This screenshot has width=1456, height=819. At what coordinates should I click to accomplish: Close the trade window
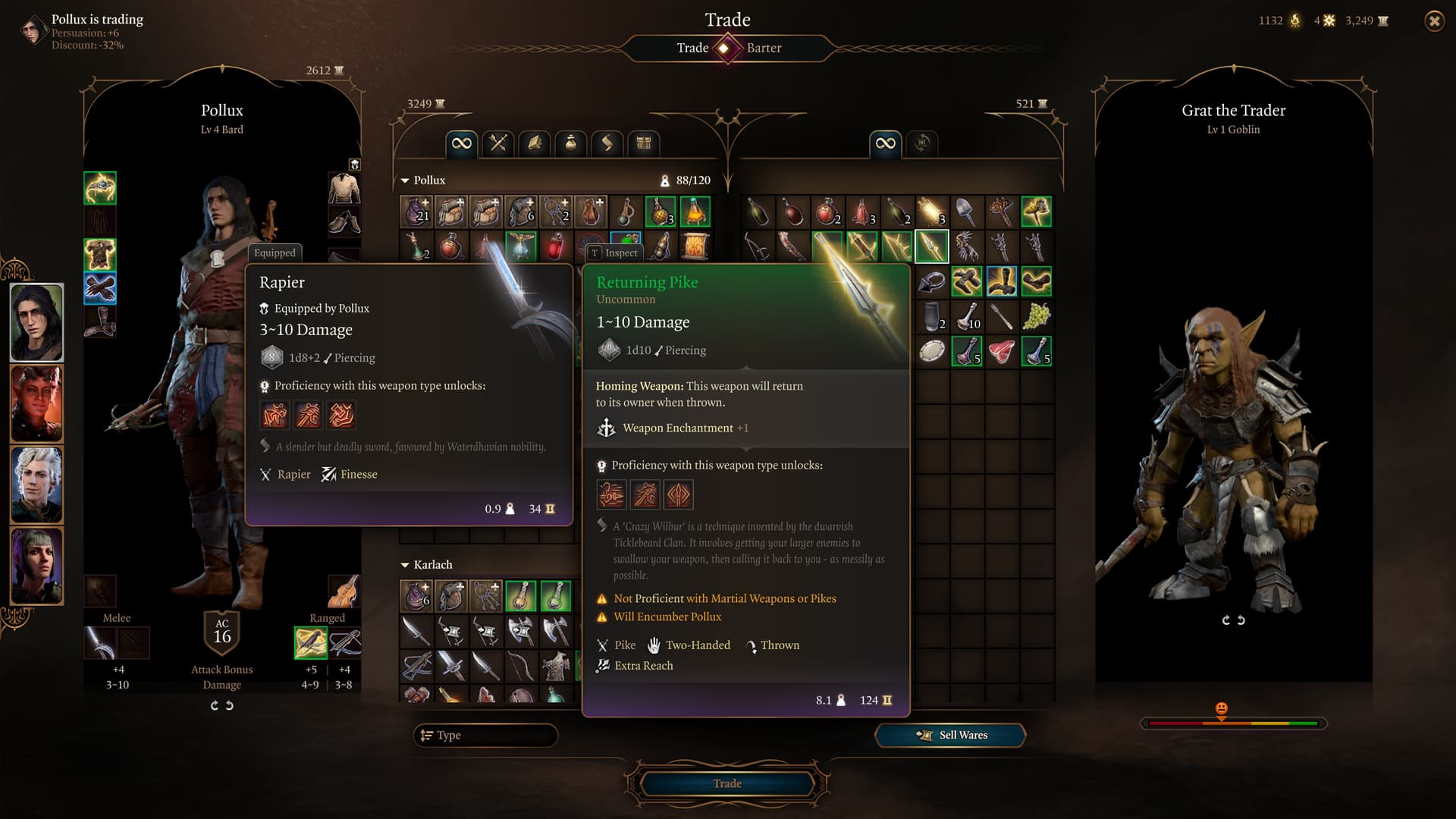tap(1434, 21)
